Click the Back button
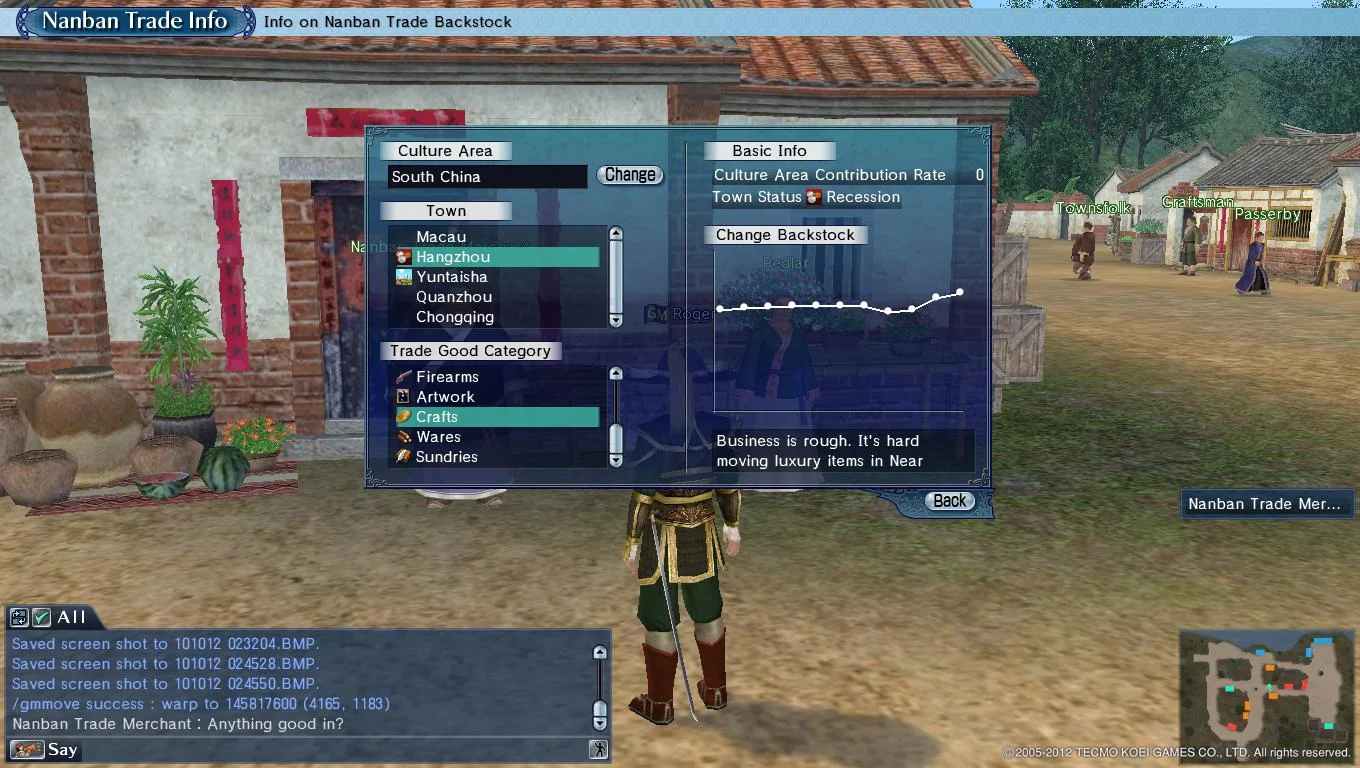Viewport: 1360px width, 768px height. pos(948,500)
